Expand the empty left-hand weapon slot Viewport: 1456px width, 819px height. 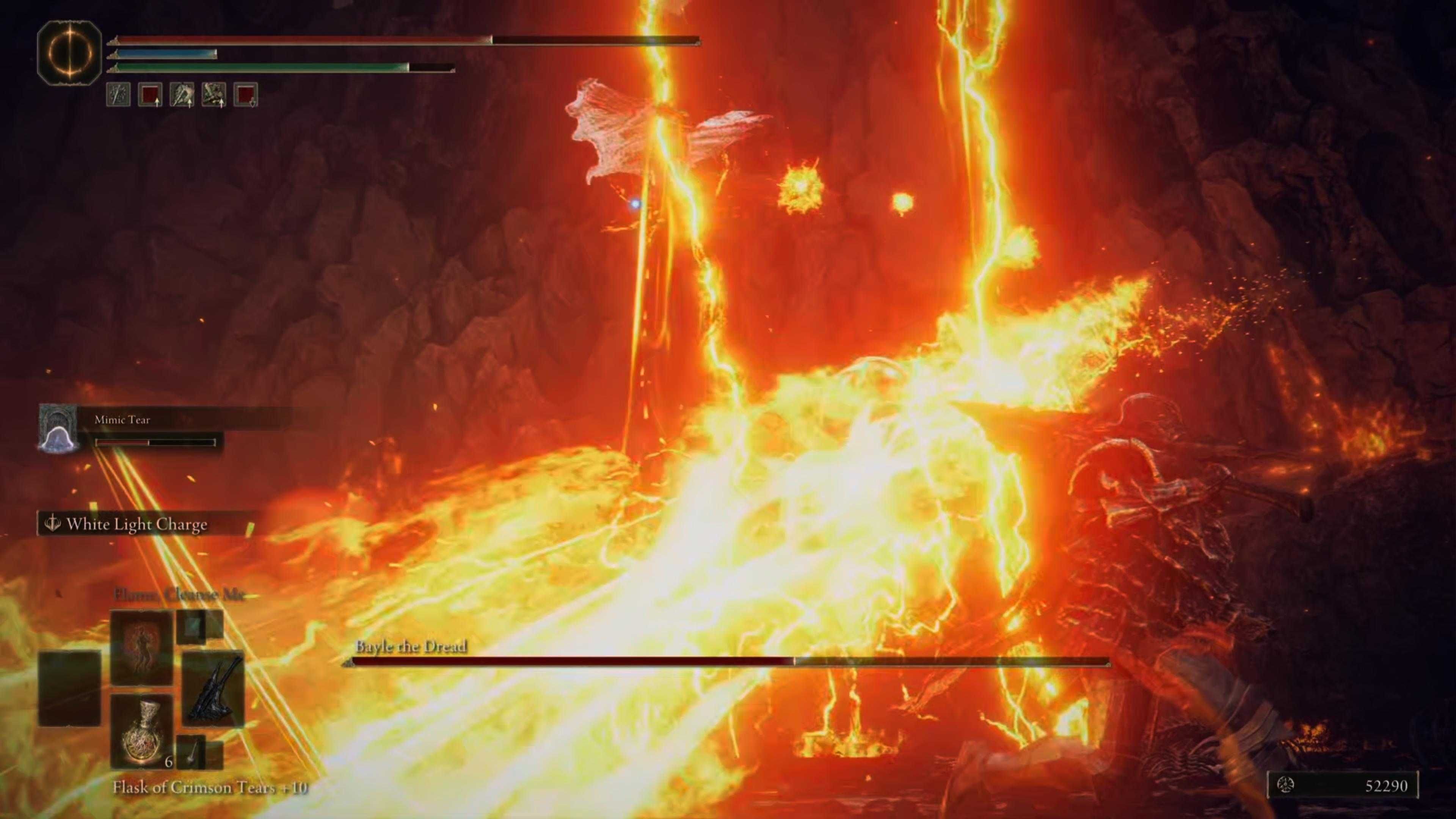pos(70,687)
